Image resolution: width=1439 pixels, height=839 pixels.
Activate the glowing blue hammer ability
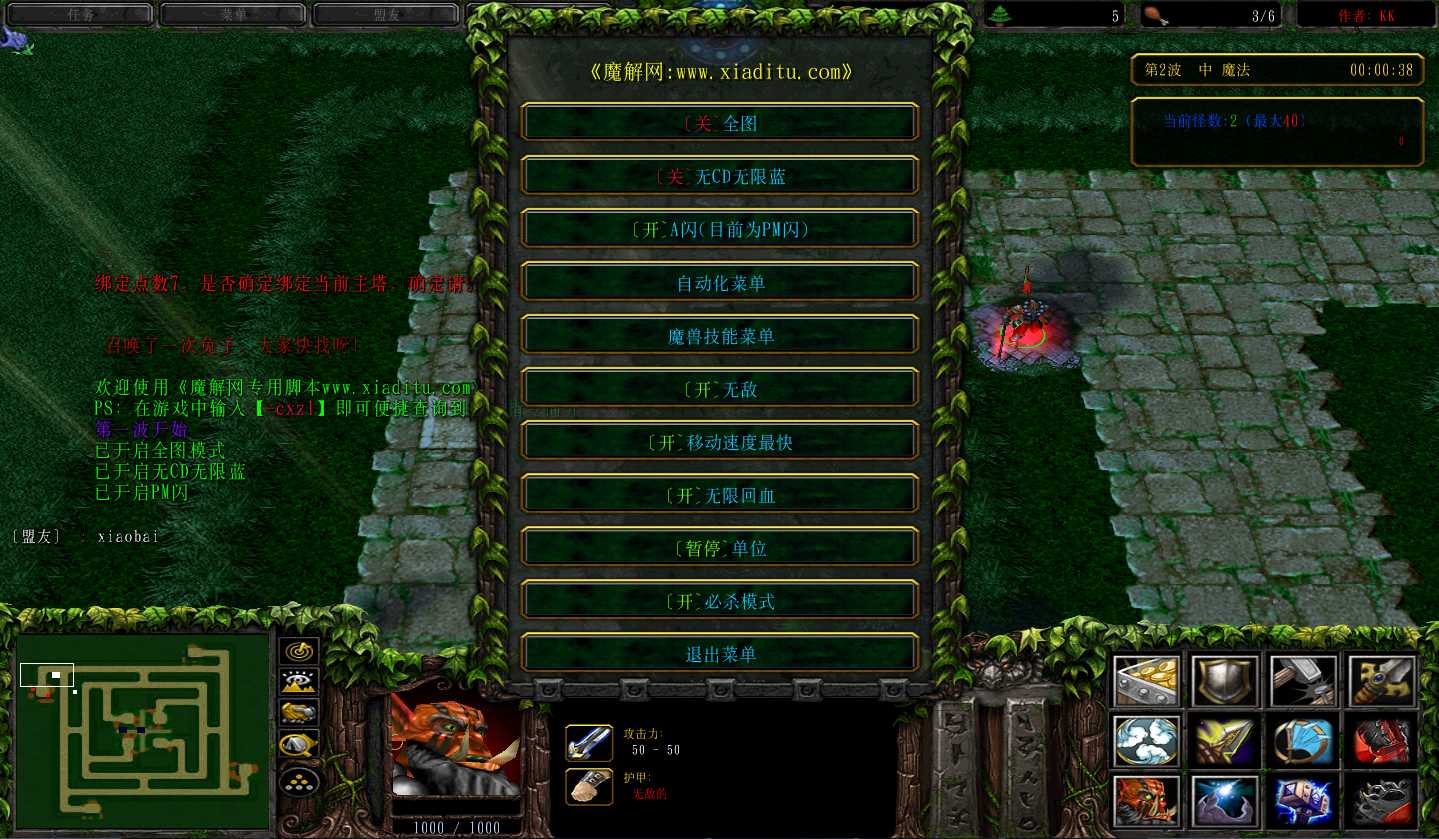point(1303,801)
